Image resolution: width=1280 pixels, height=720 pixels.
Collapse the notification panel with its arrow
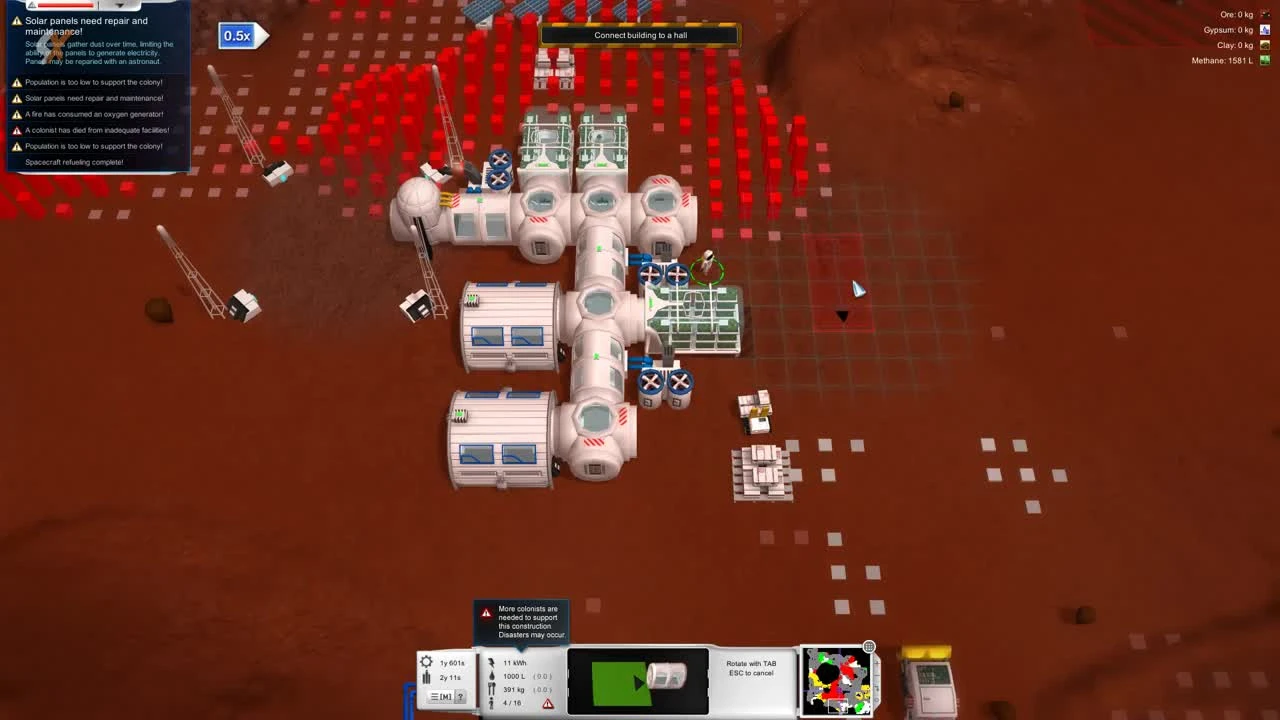point(121,5)
